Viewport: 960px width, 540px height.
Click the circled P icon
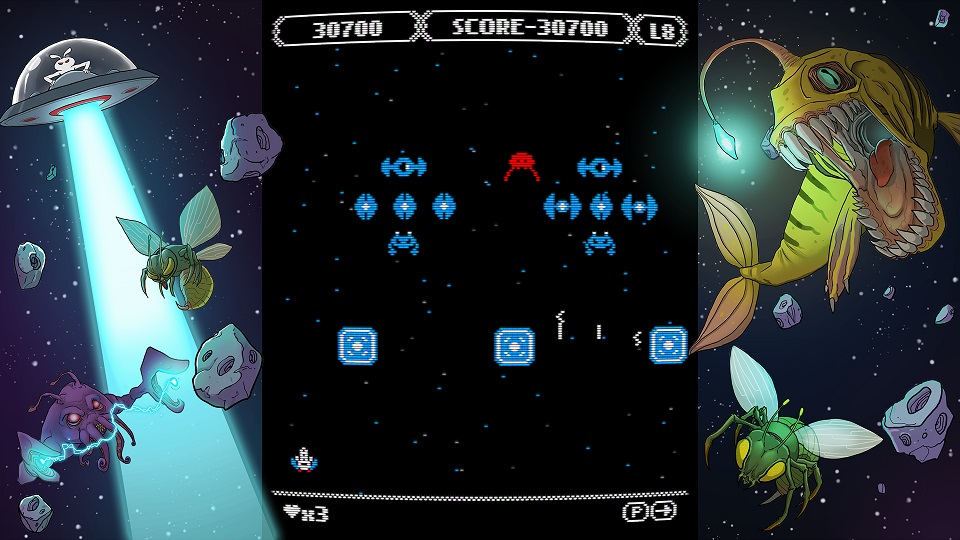pos(637,511)
